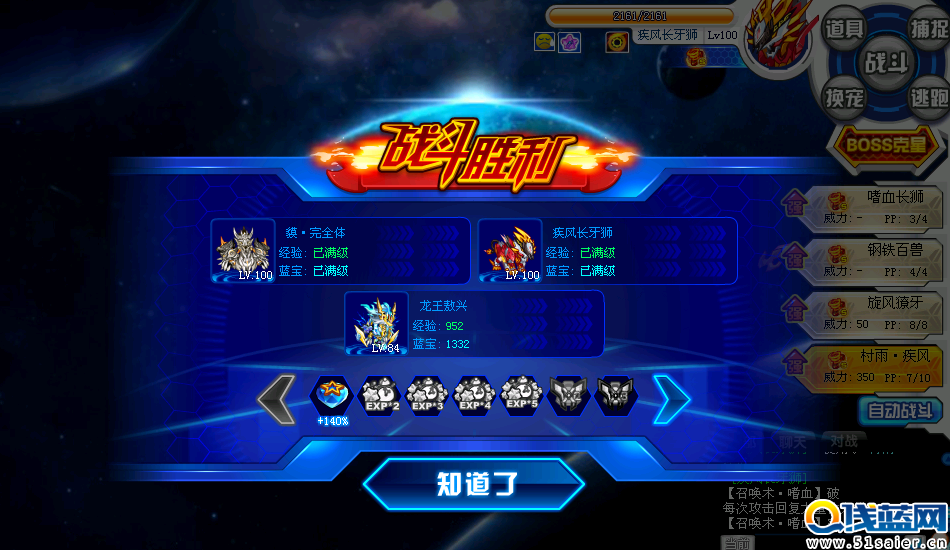Choose the EXP*3 bonus icon

pos(427,396)
